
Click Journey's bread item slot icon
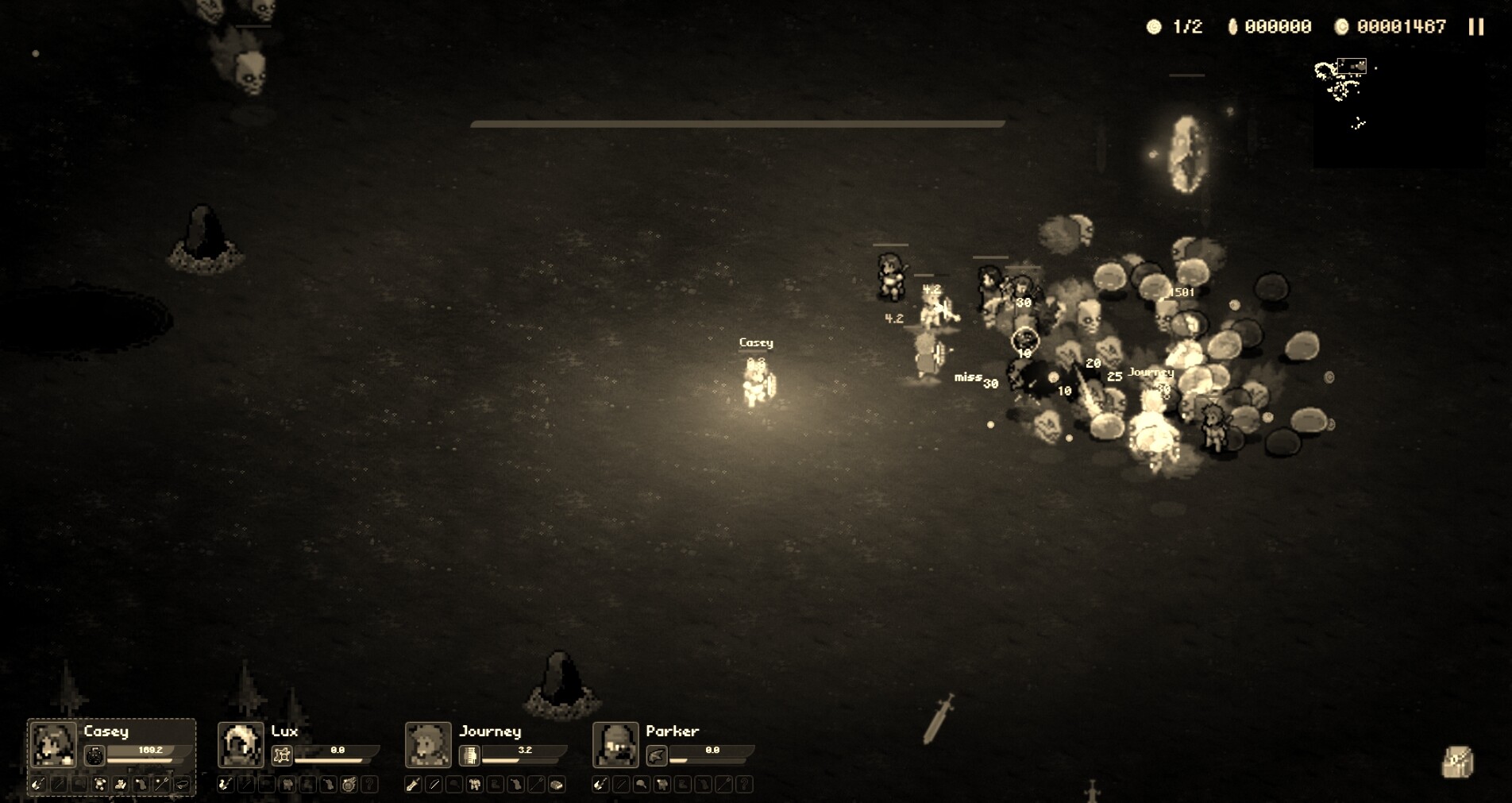557,784
